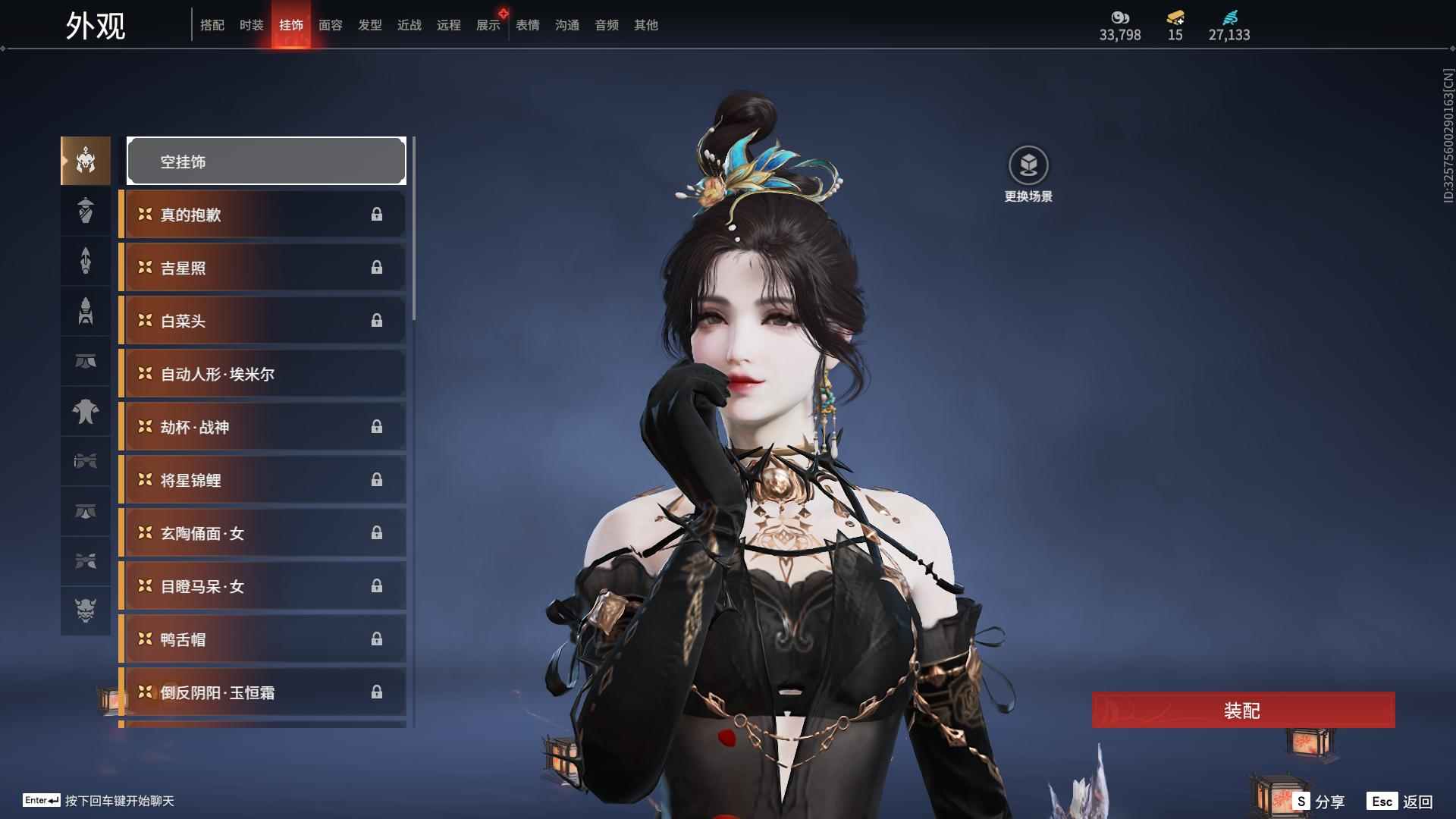Select the 面容 tab
The width and height of the screenshot is (1456, 819).
pos(330,25)
